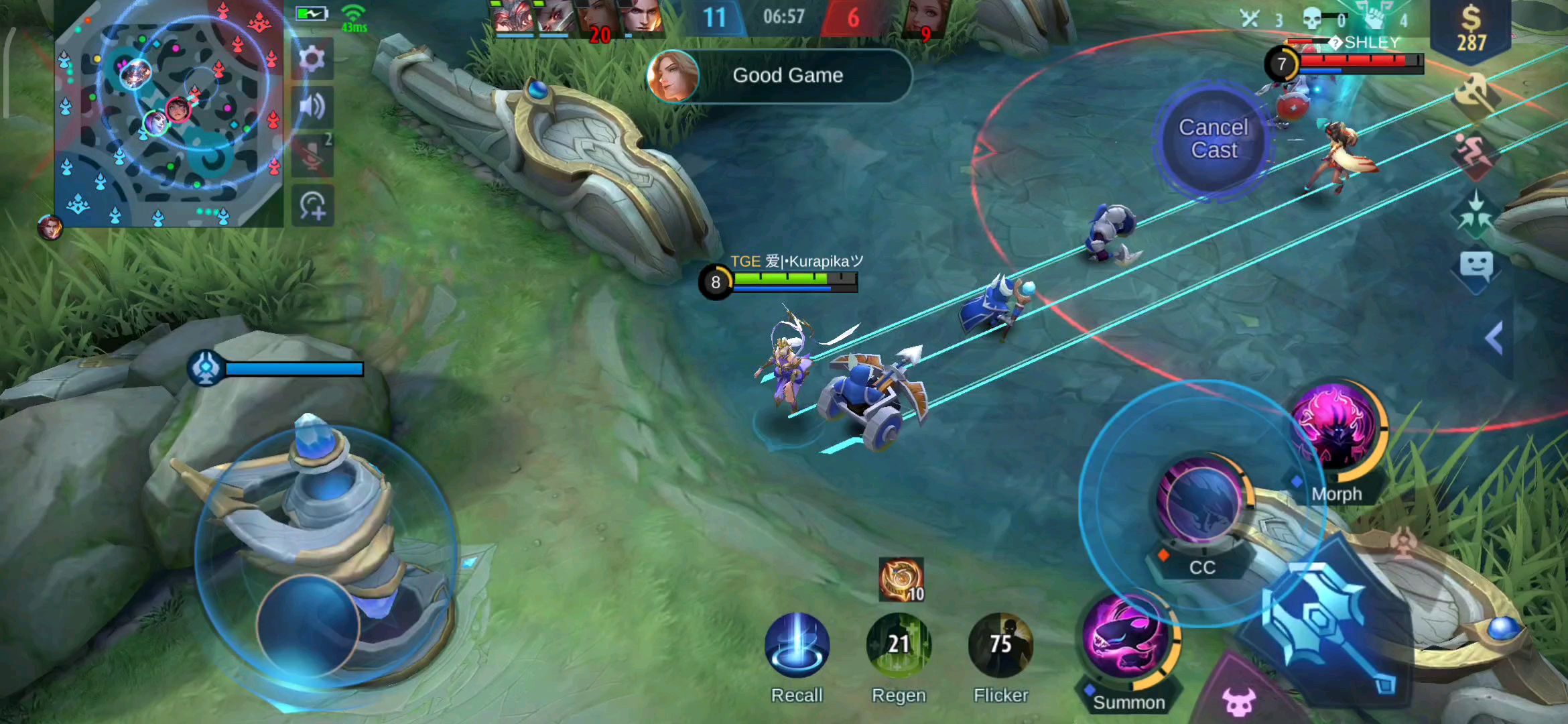Send the axe attack quick signal

1475,94
